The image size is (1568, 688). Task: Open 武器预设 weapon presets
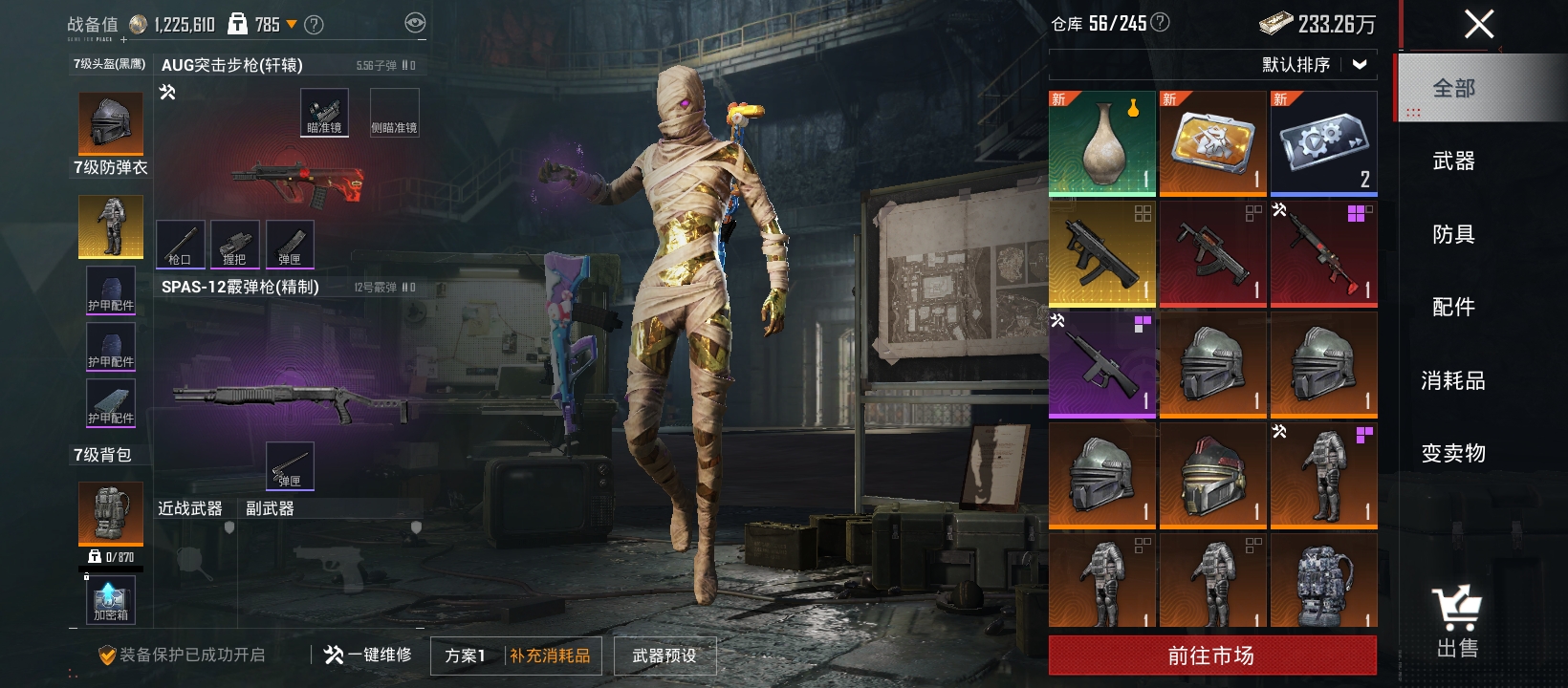664,656
